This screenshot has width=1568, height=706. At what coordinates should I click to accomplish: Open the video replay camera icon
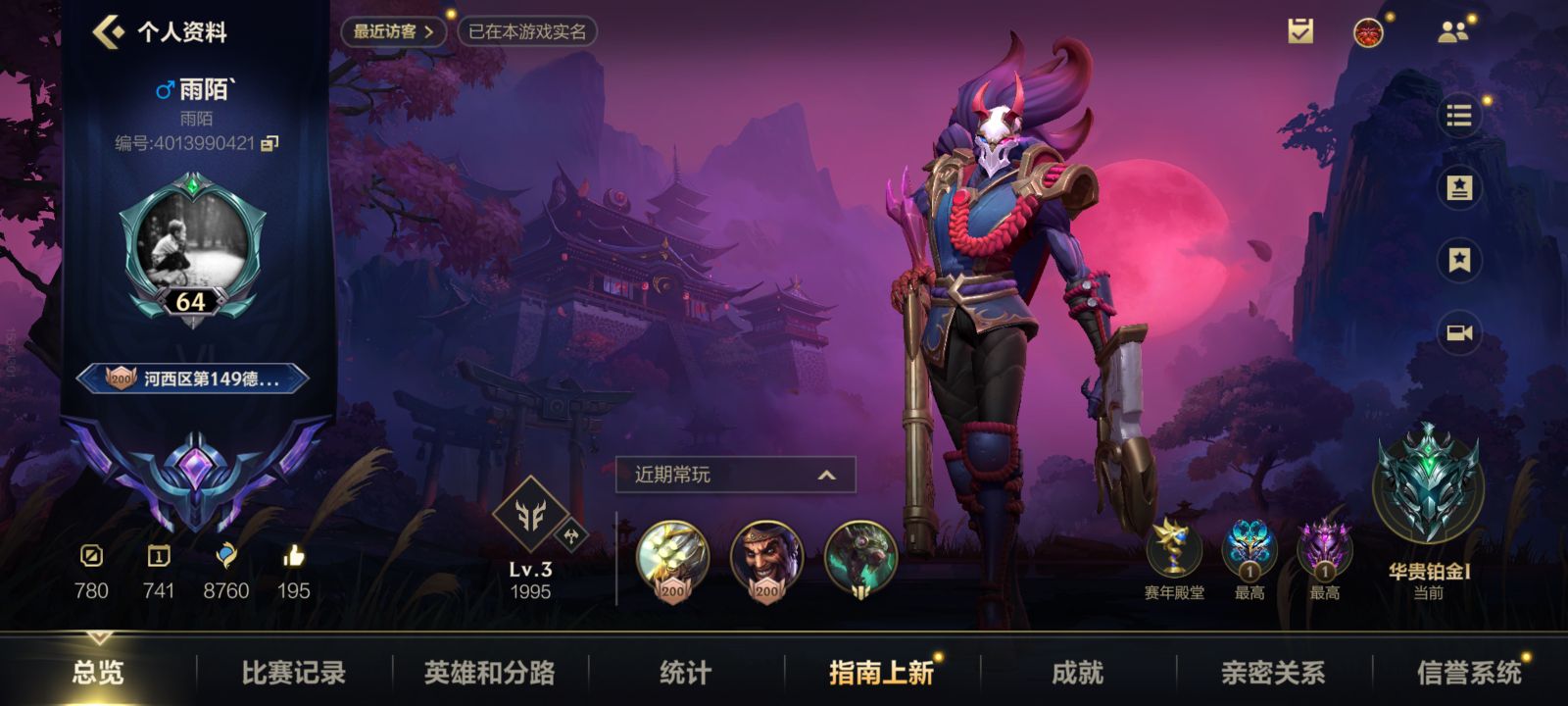tap(1458, 330)
